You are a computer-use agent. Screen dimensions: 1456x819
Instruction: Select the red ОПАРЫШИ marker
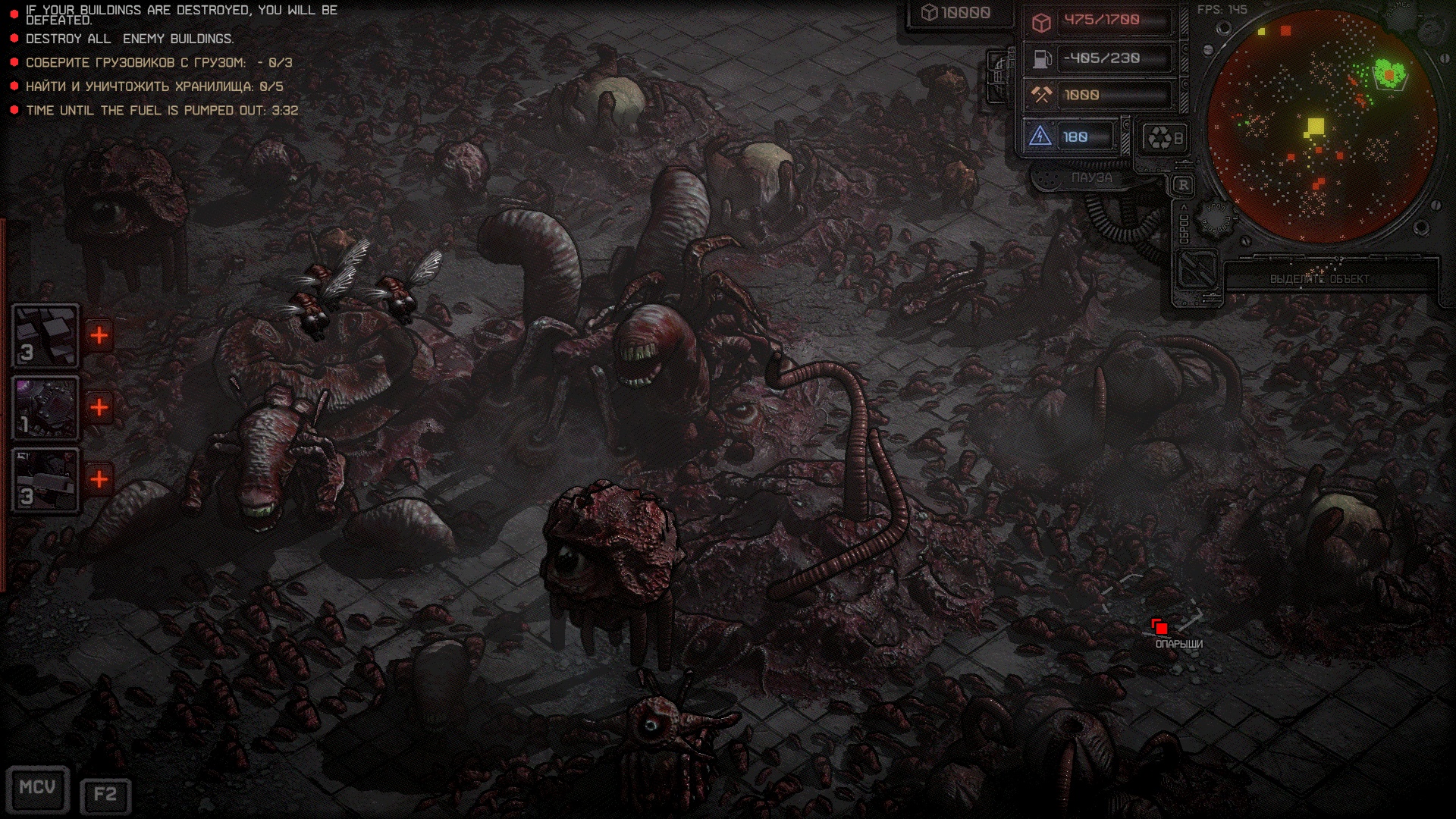(1159, 627)
